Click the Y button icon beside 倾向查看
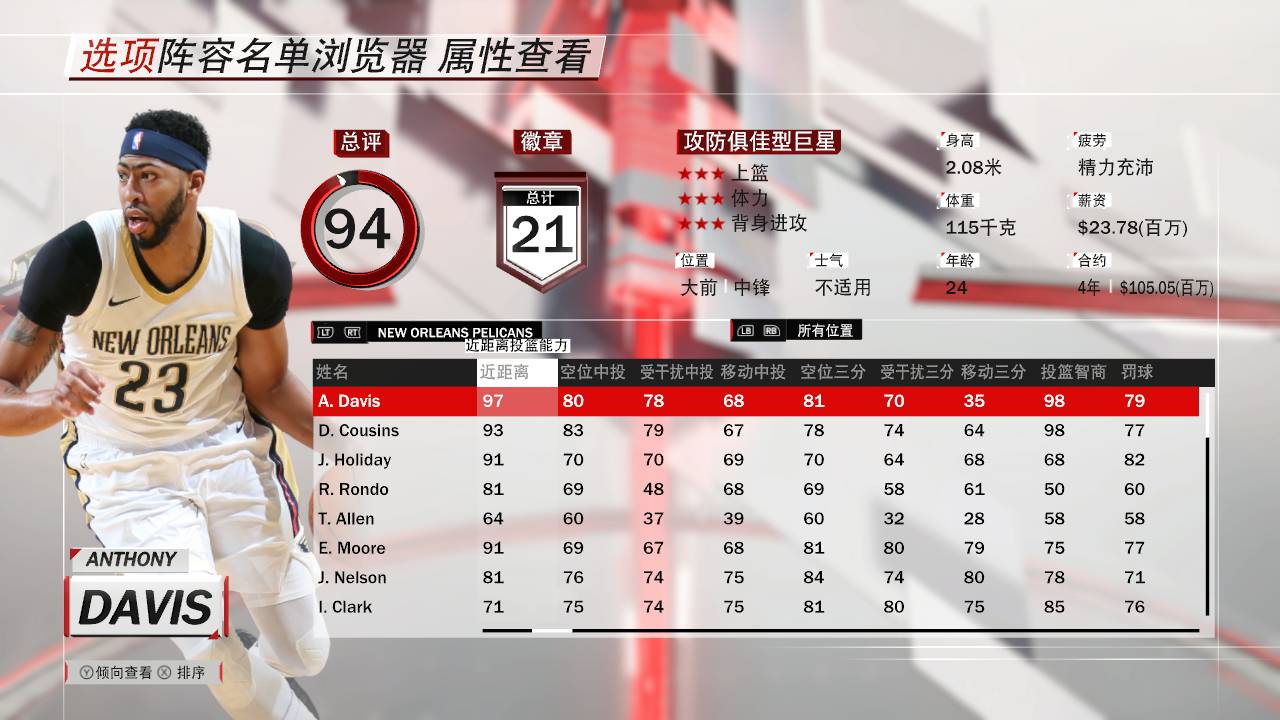This screenshot has width=1280, height=720. pos(87,672)
